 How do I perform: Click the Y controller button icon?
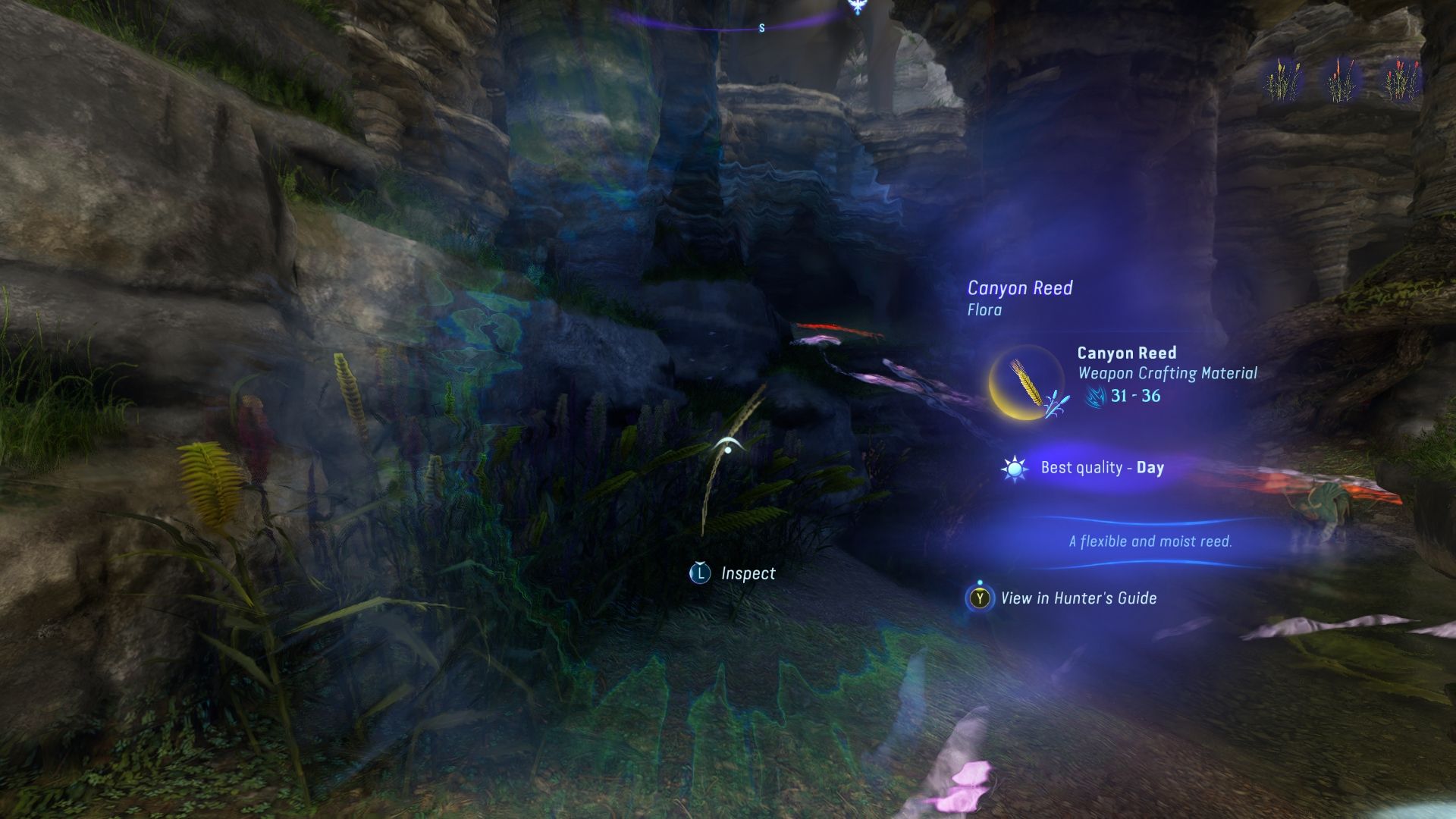click(x=980, y=598)
